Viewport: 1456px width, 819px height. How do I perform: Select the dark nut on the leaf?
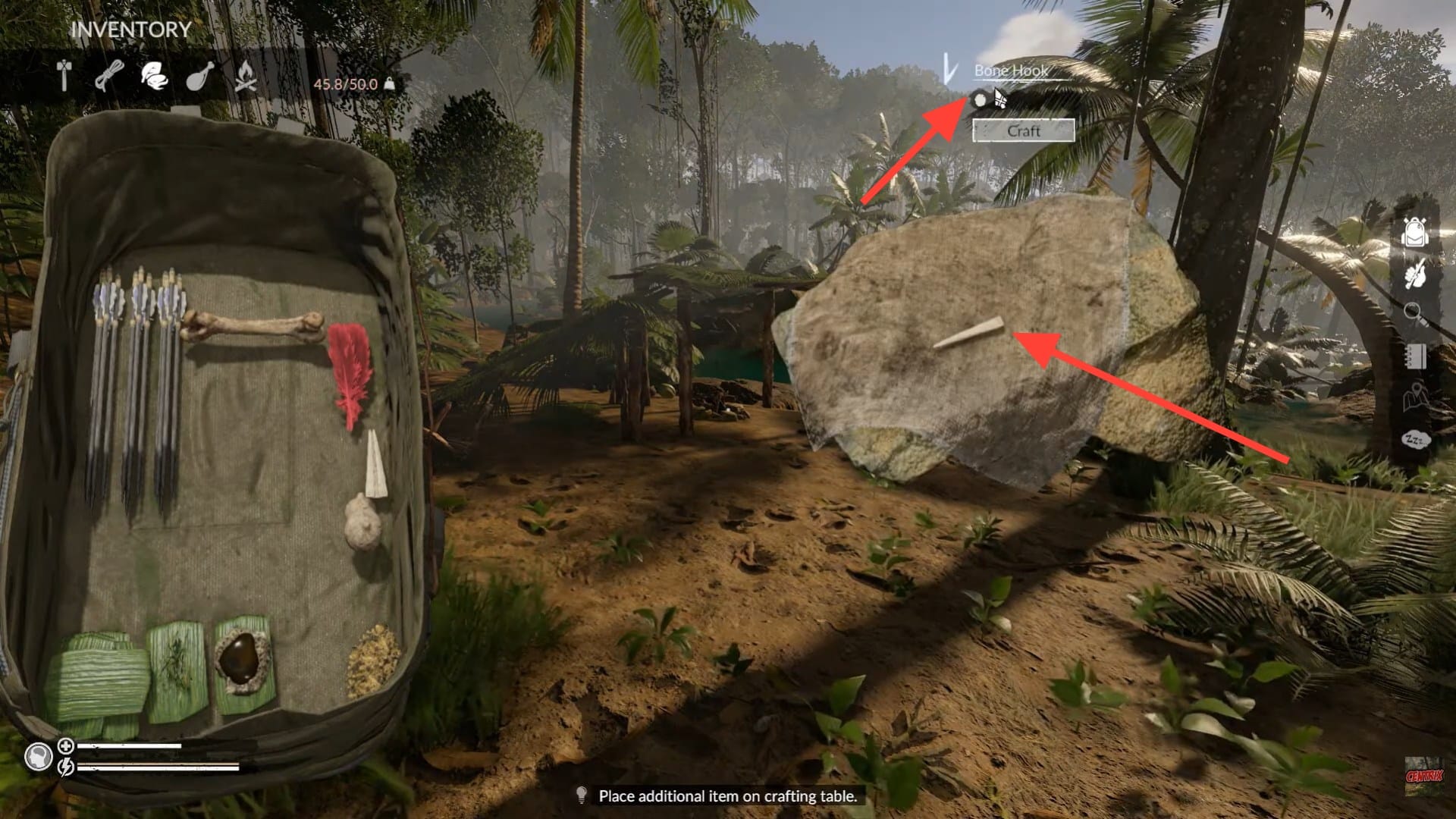243,658
